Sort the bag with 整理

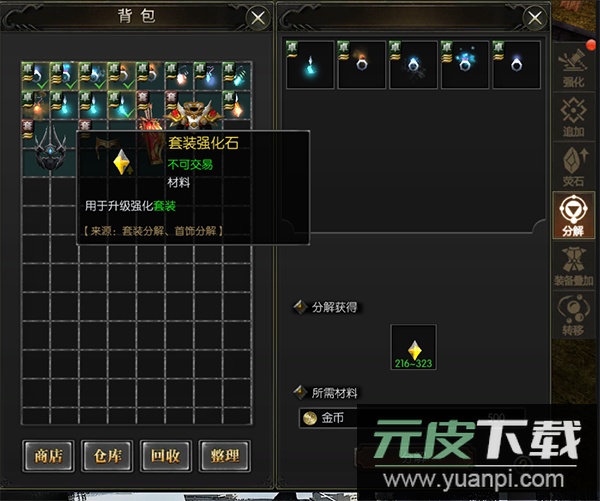click(222, 456)
